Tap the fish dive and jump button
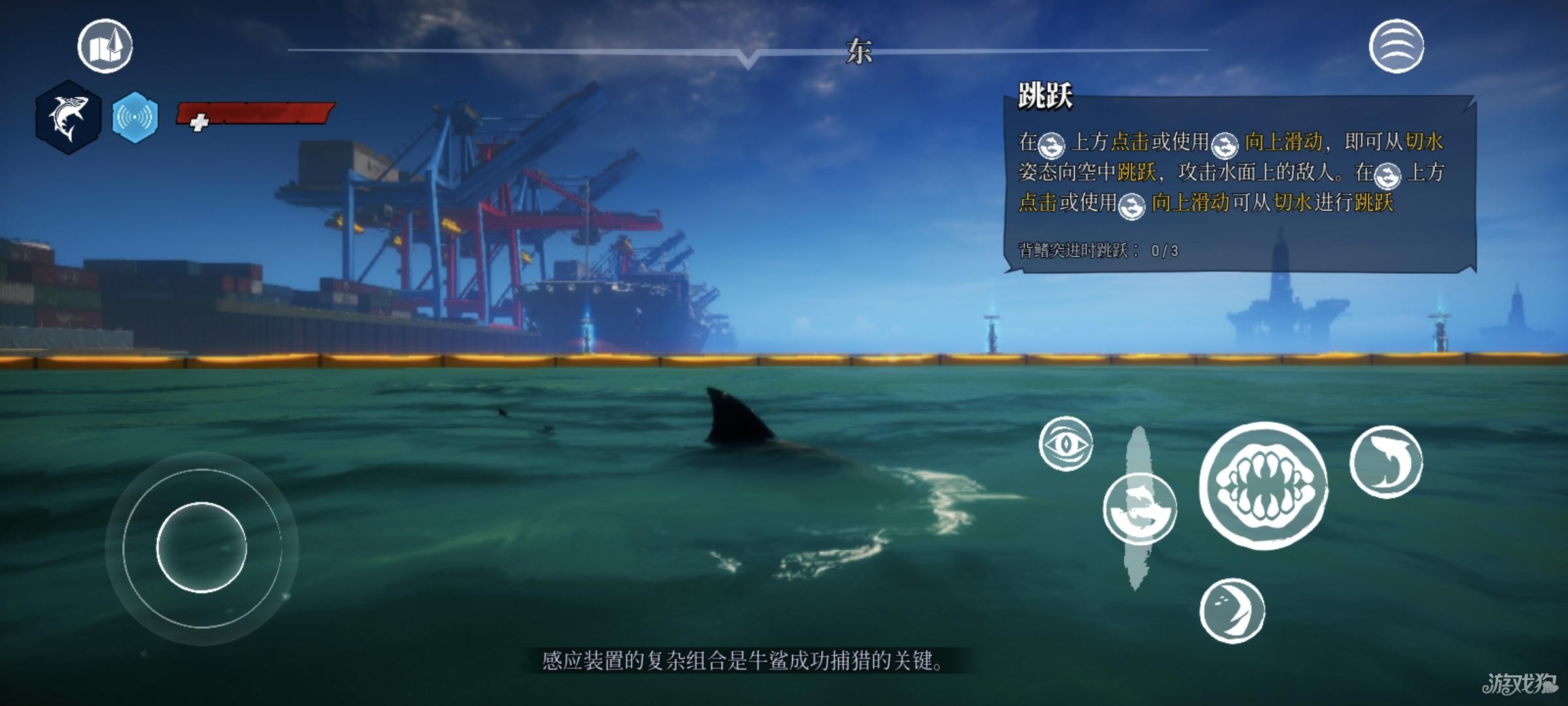Image resolution: width=1568 pixels, height=706 pixels. click(x=1140, y=509)
